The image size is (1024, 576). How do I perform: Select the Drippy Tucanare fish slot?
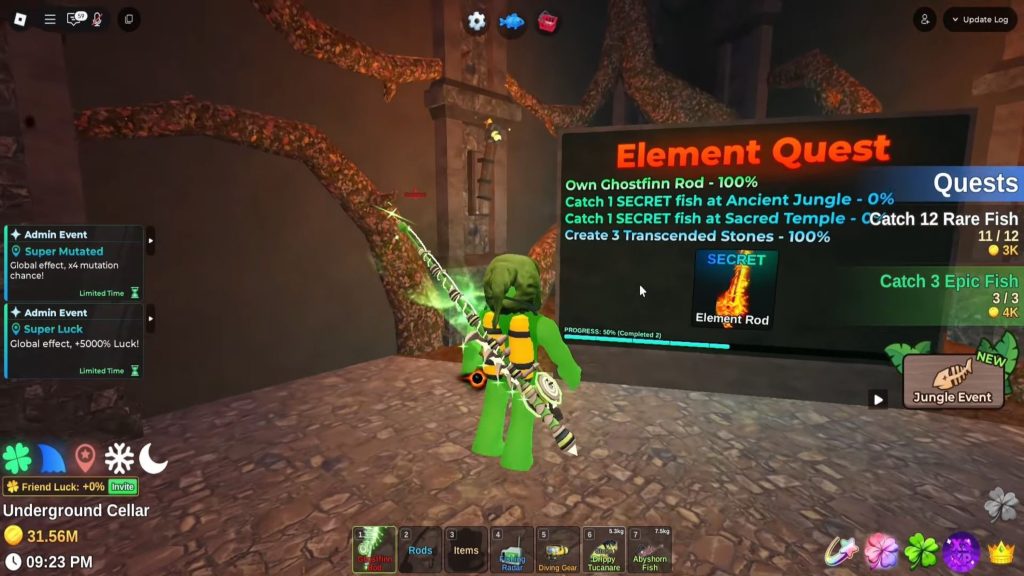pyautogui.click(x=604, y=549)
